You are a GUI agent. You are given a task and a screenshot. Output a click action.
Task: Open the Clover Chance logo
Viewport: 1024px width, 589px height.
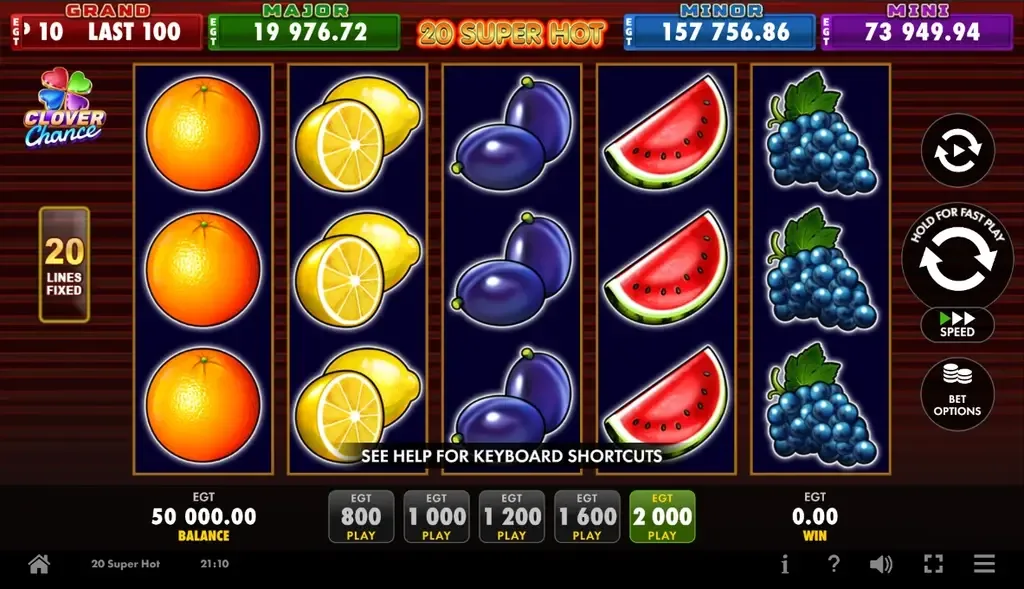[x=64, y=109]
